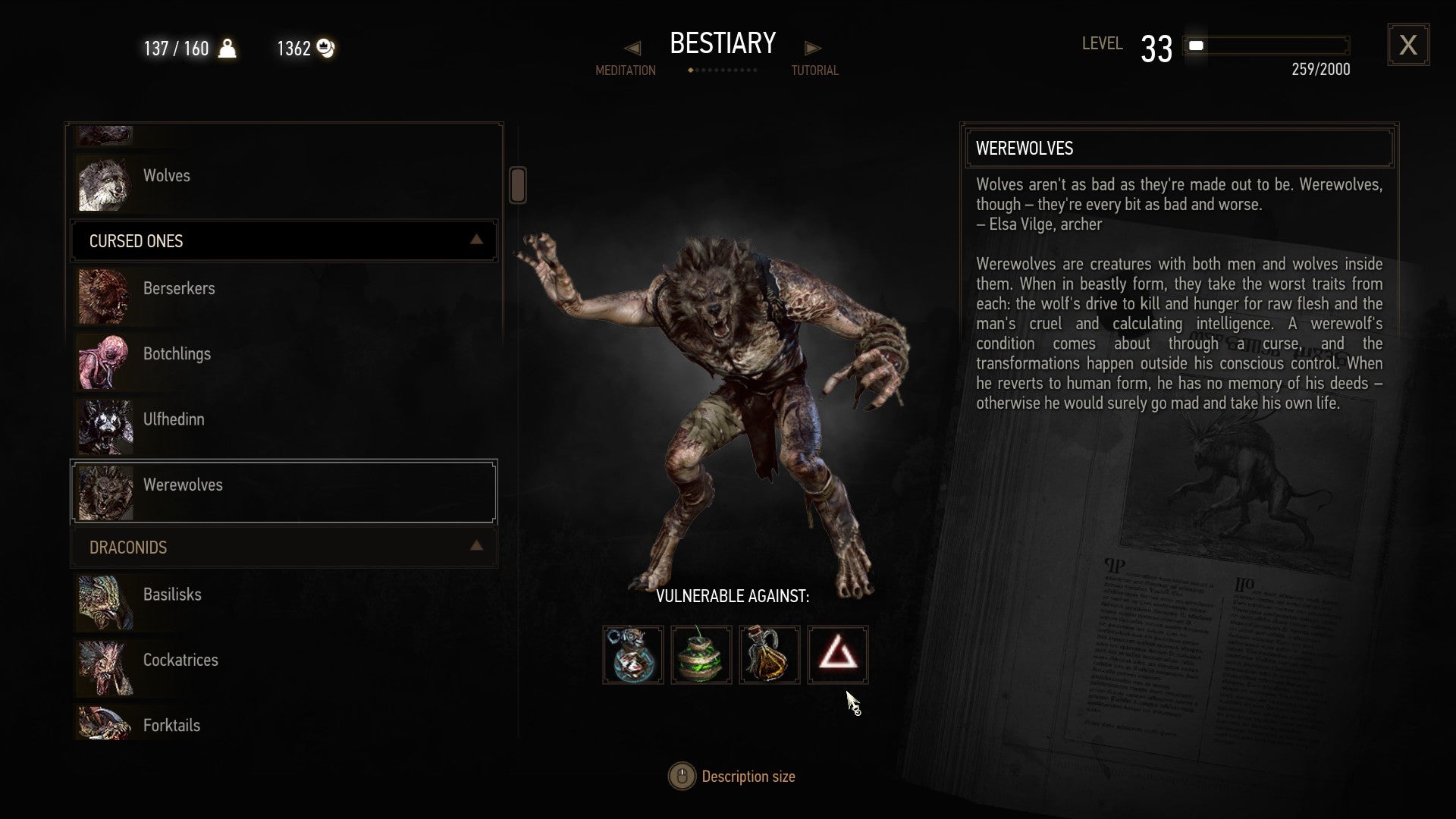Click the crowns currency icon
This screenshot has width=1456, height=819.
coord(325,48)
